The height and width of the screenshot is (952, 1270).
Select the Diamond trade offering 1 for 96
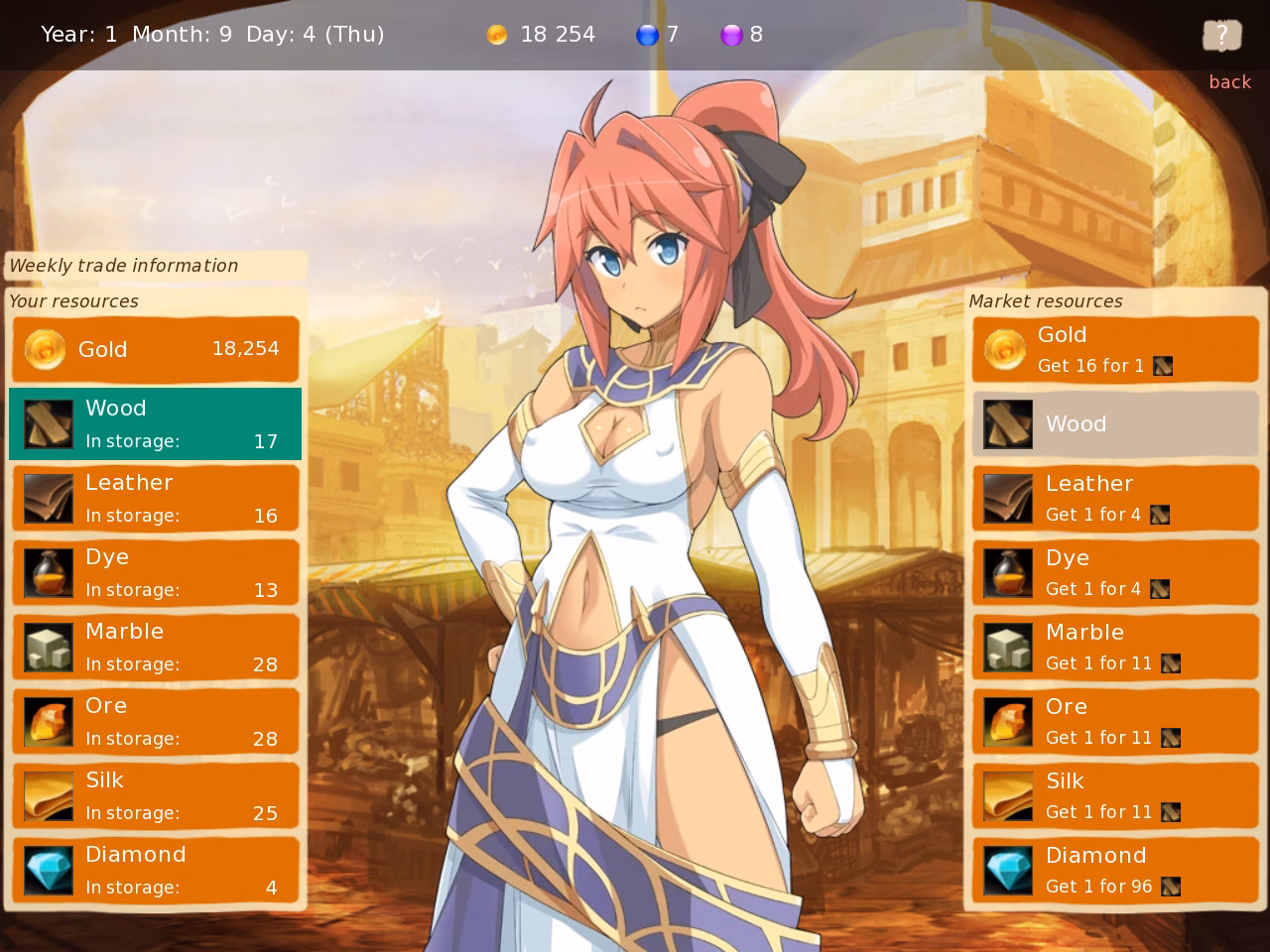click(1115, 870)
